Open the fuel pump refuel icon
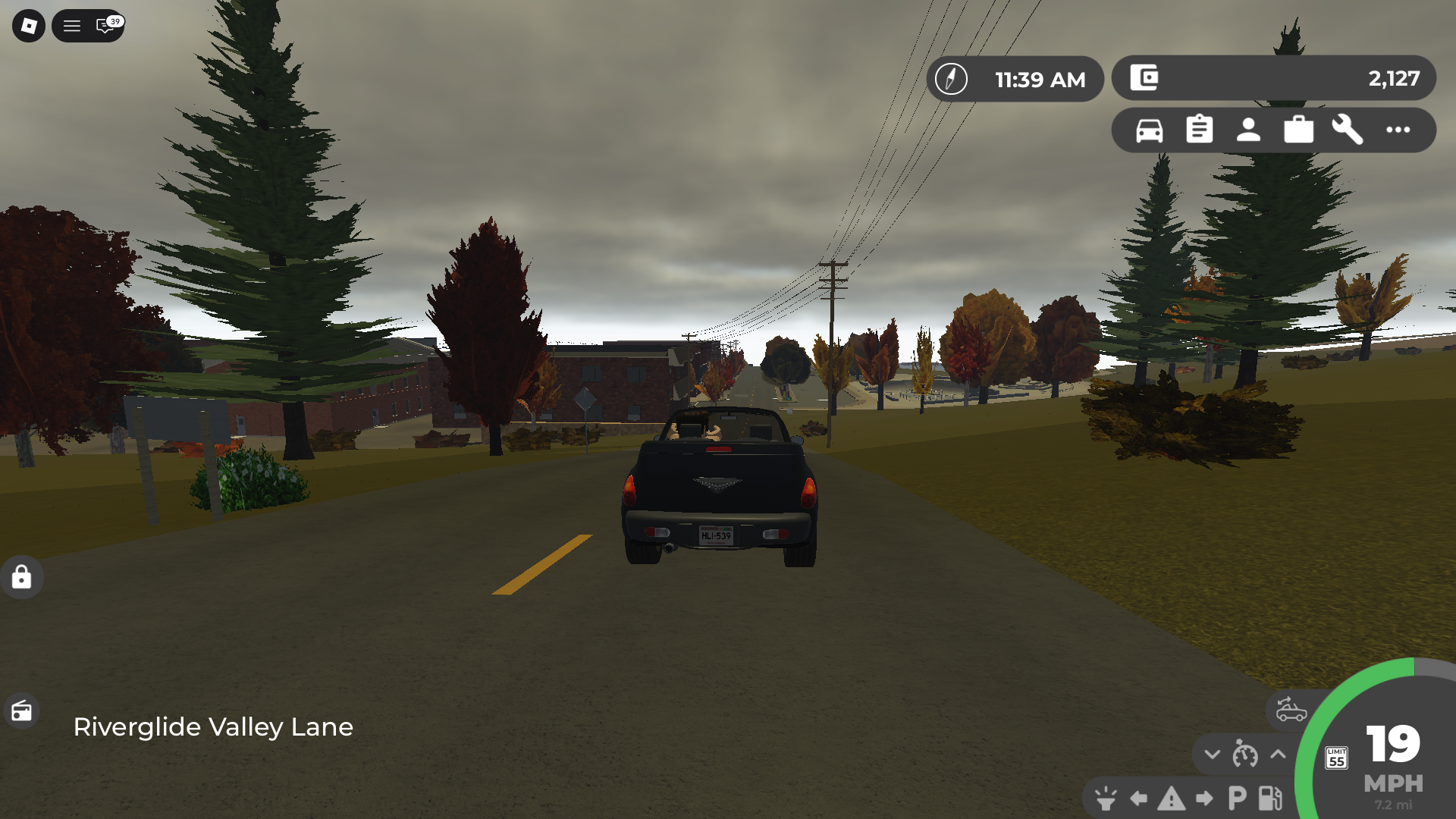The image size is (1456, 819). (1269, 798)
